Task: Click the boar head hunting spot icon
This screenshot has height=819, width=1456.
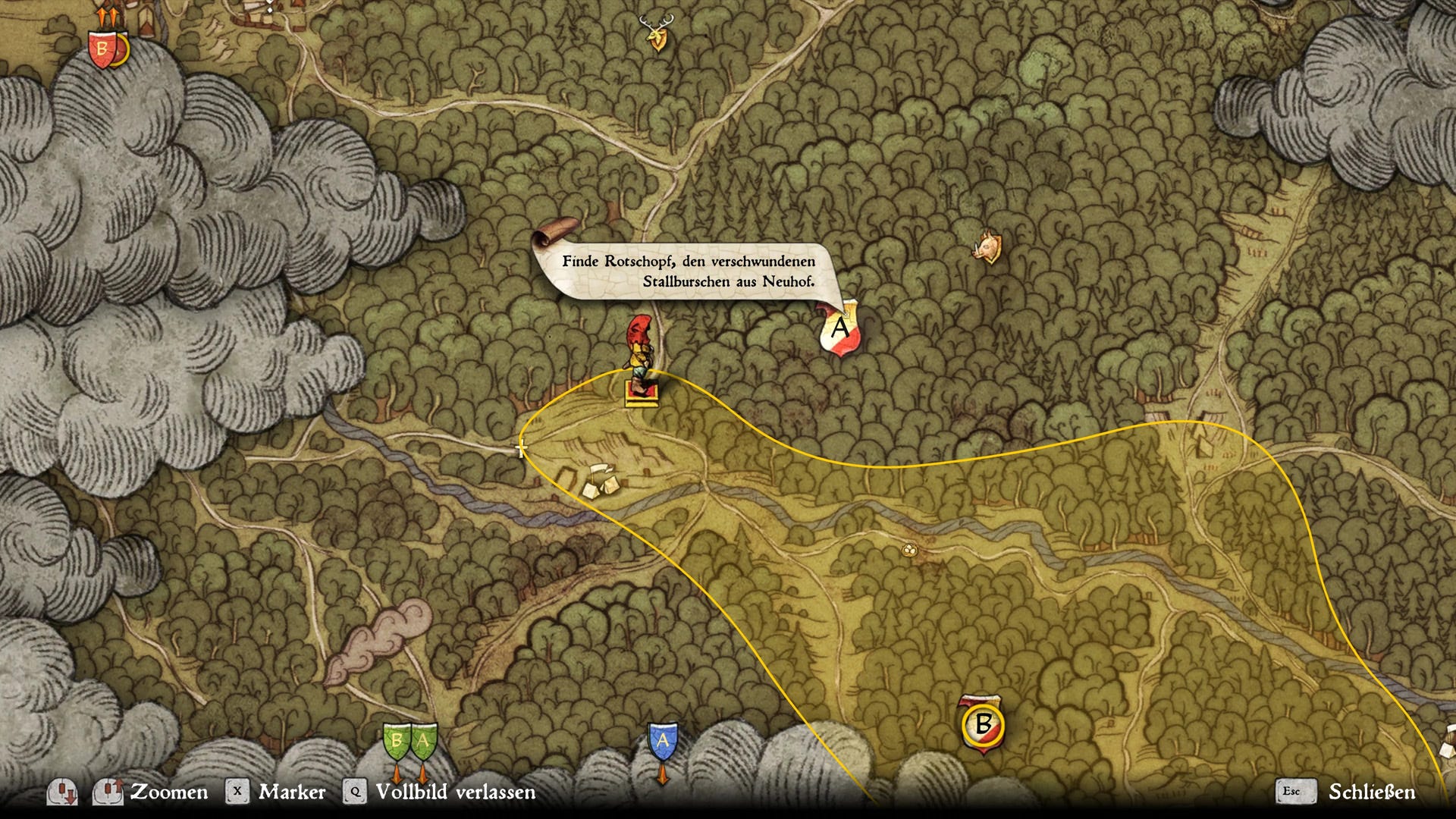Action: [x=987, y=247]
